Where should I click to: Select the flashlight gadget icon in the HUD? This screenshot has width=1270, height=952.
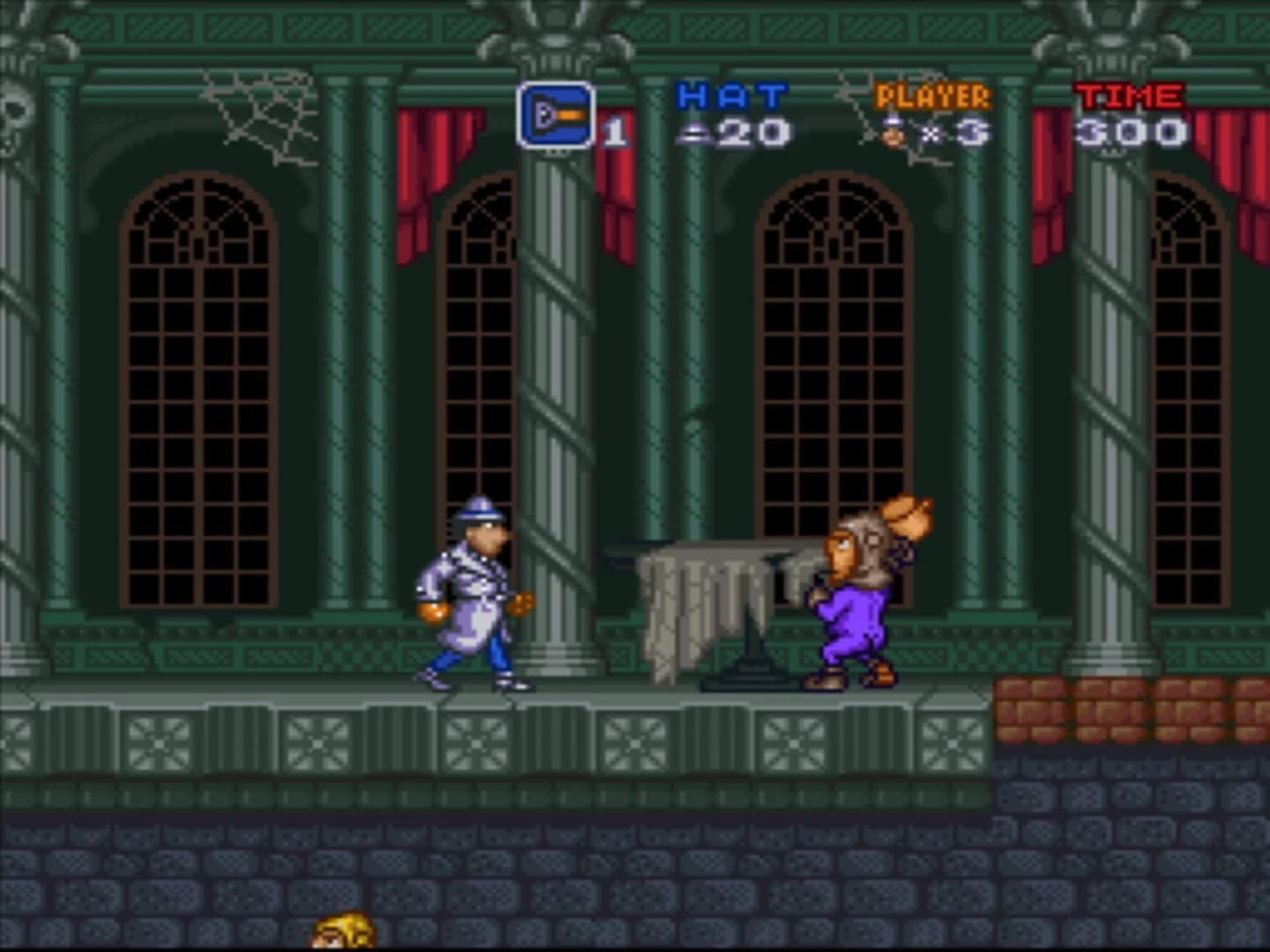click(555, 116)
